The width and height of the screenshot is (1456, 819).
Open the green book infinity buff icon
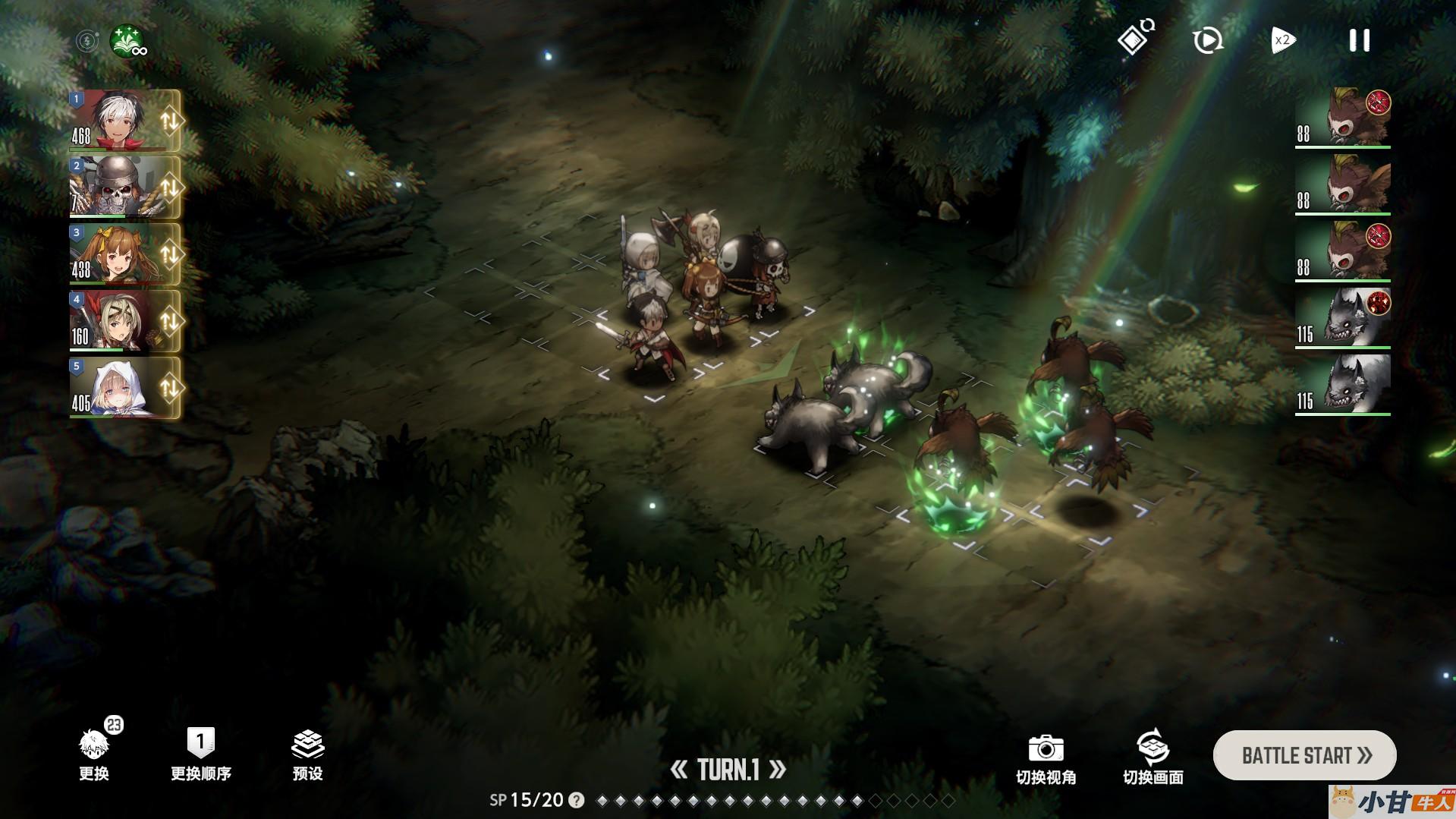pos(127,41)
